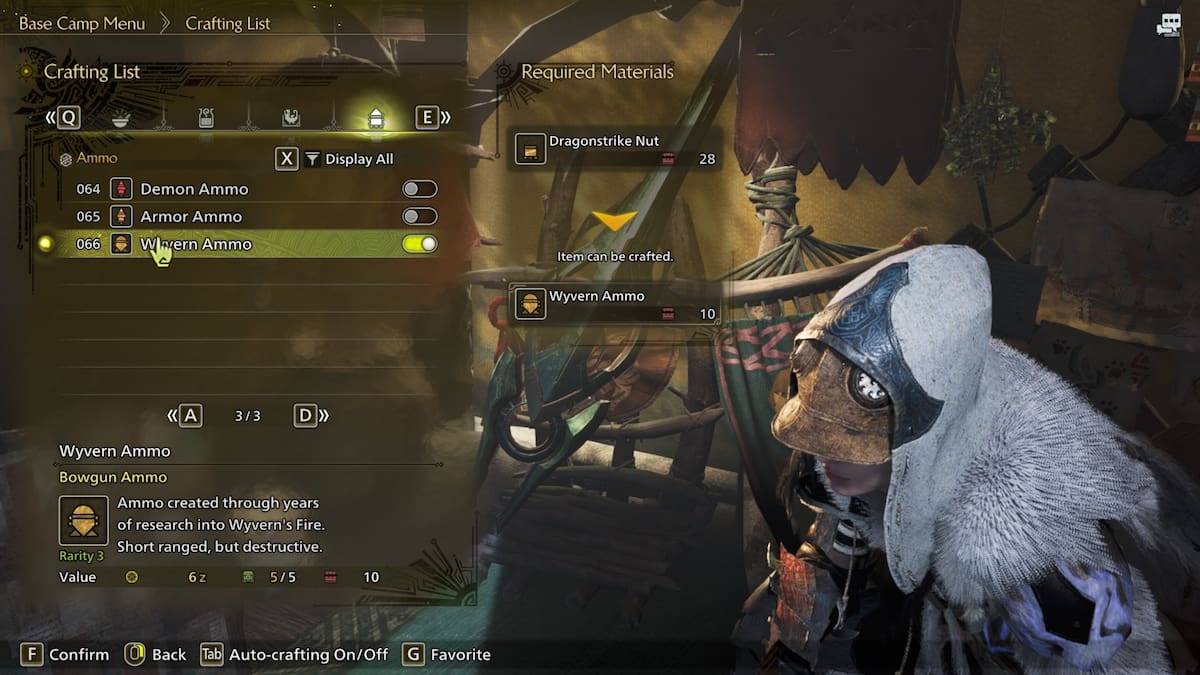Switch to the monster emblem crafting tab
1200x675 pixels.
click(291, 118)
